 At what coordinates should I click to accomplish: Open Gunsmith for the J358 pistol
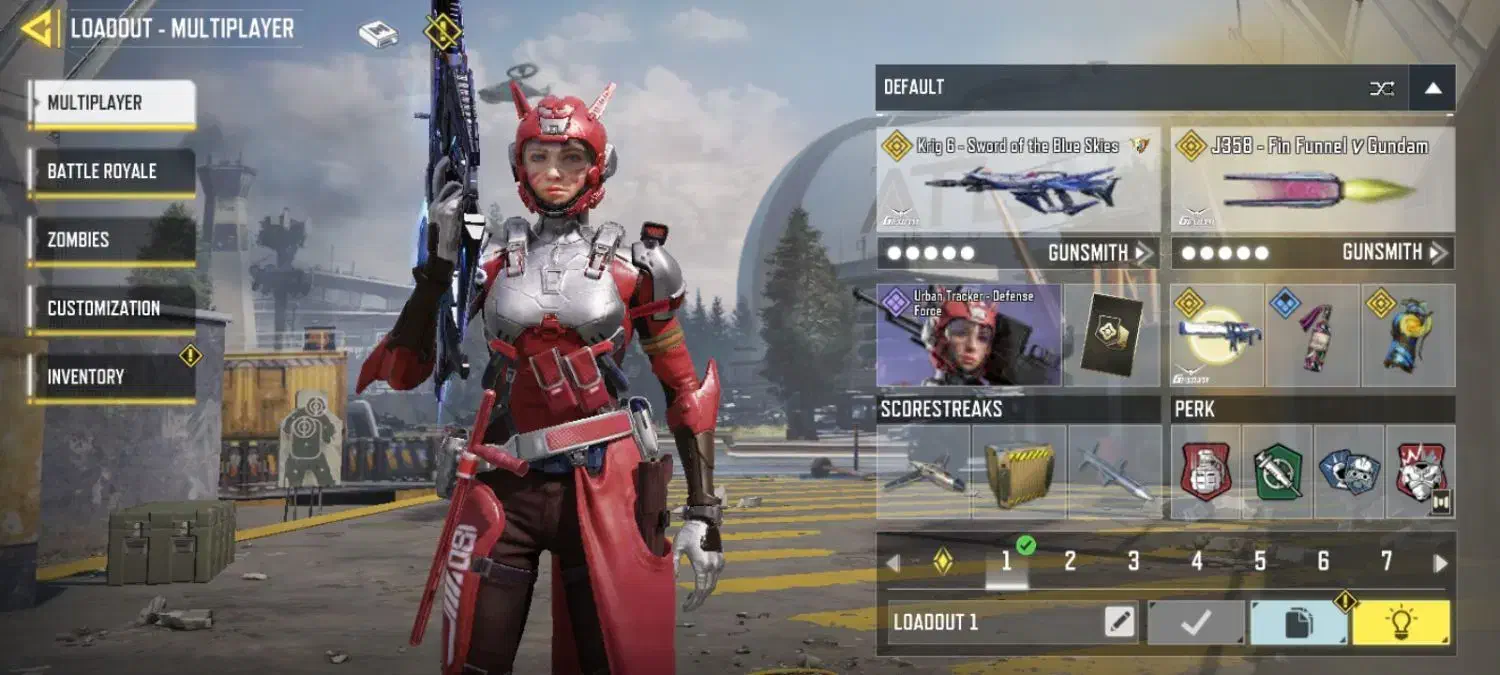click(x=1392, y=253)
